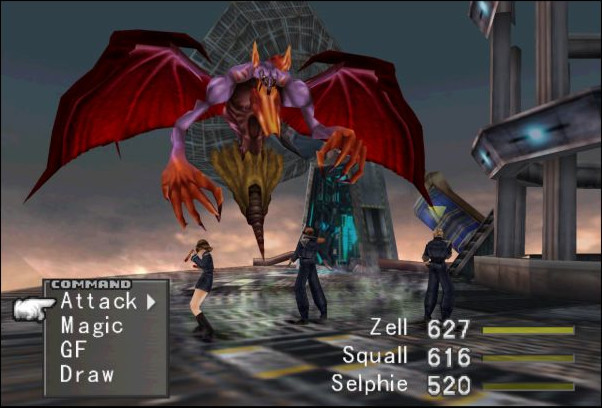The width and height of the screenshot is (602, 408).
Task: Pick the Draw command
Action: click(87, 375)
